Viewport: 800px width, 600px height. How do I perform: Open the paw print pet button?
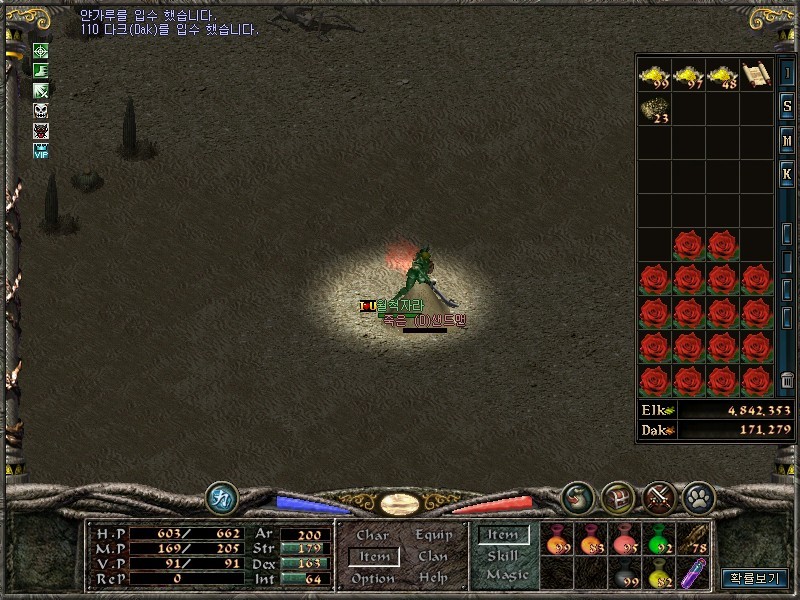[697, 497]
